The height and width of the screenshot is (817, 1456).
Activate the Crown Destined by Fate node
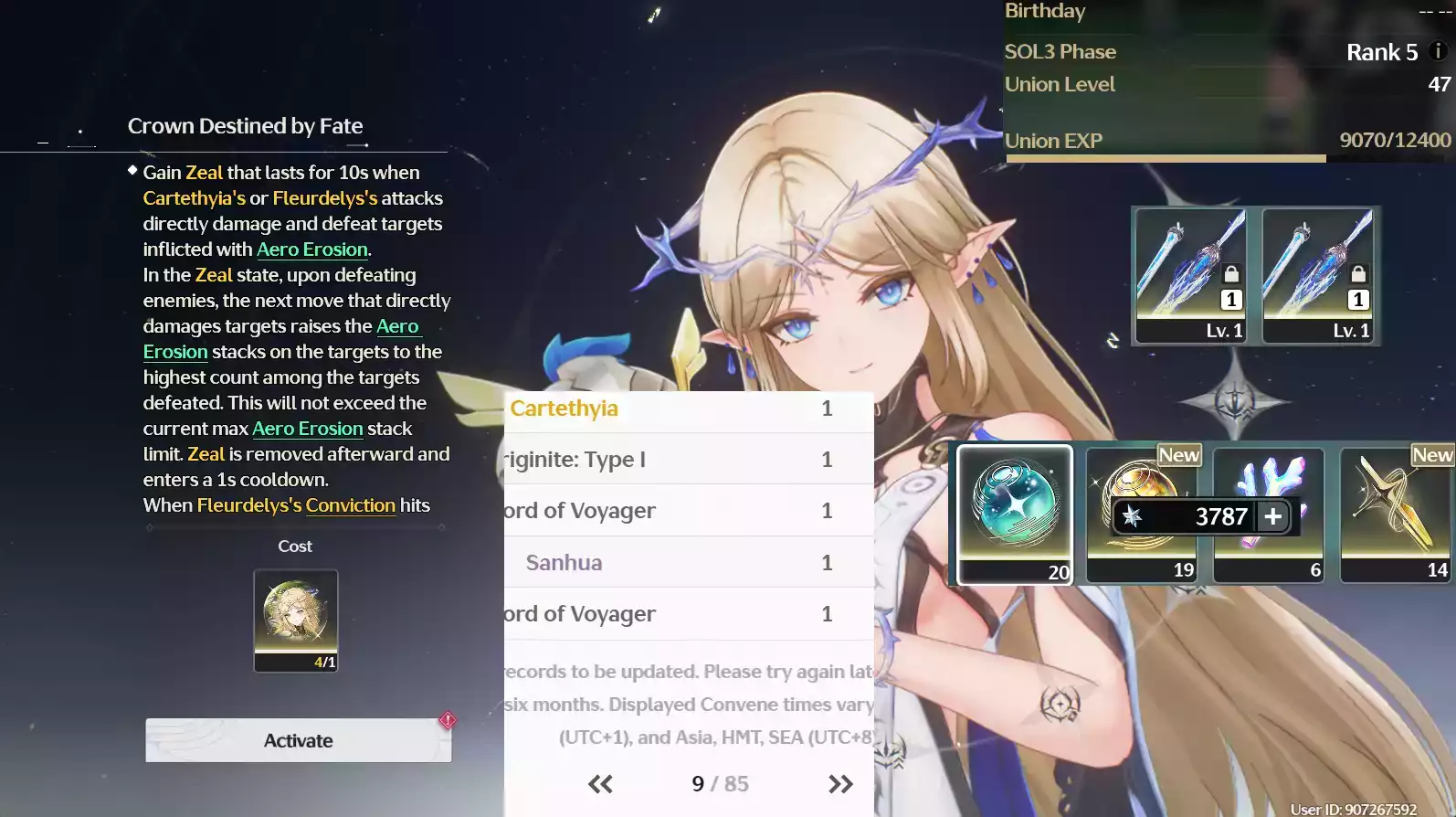point(298,740)
